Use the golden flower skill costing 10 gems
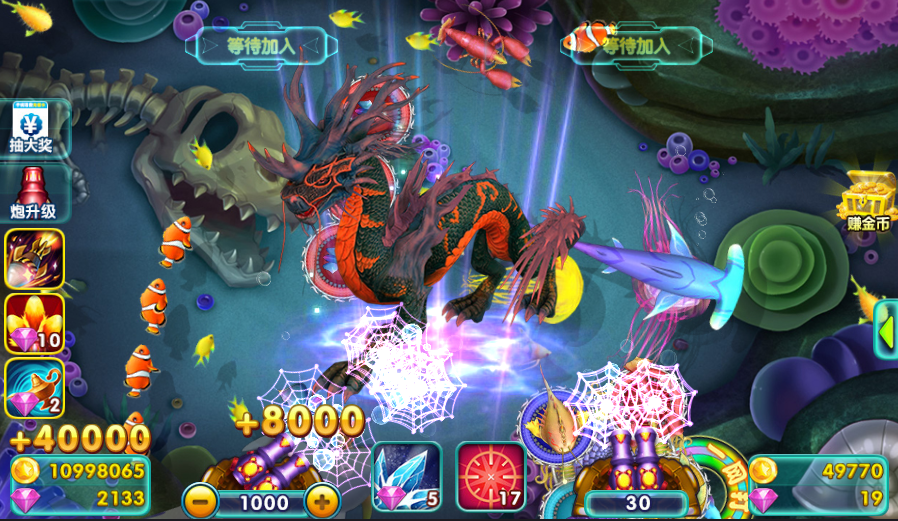Image resolution: width=898 pixels, height=521 pixels. point(35,322)
